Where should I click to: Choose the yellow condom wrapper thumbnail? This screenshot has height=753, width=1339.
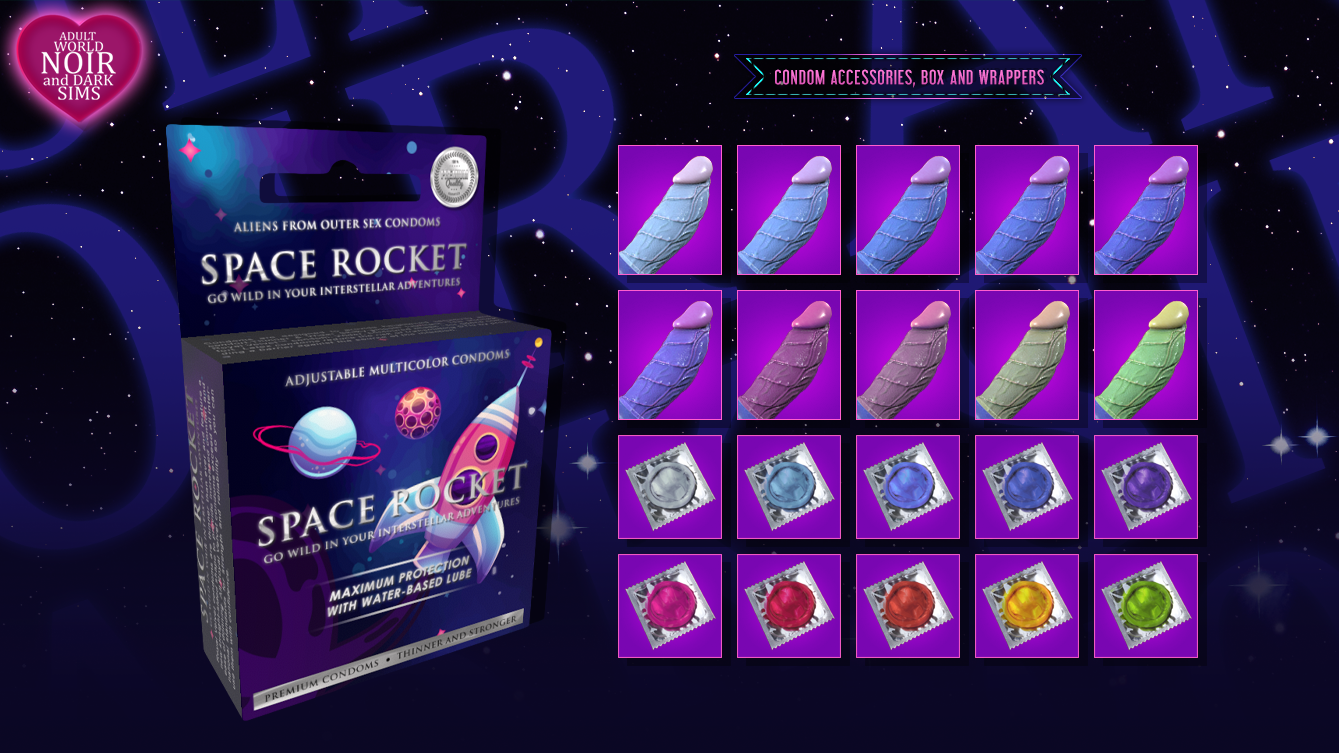1026,606
